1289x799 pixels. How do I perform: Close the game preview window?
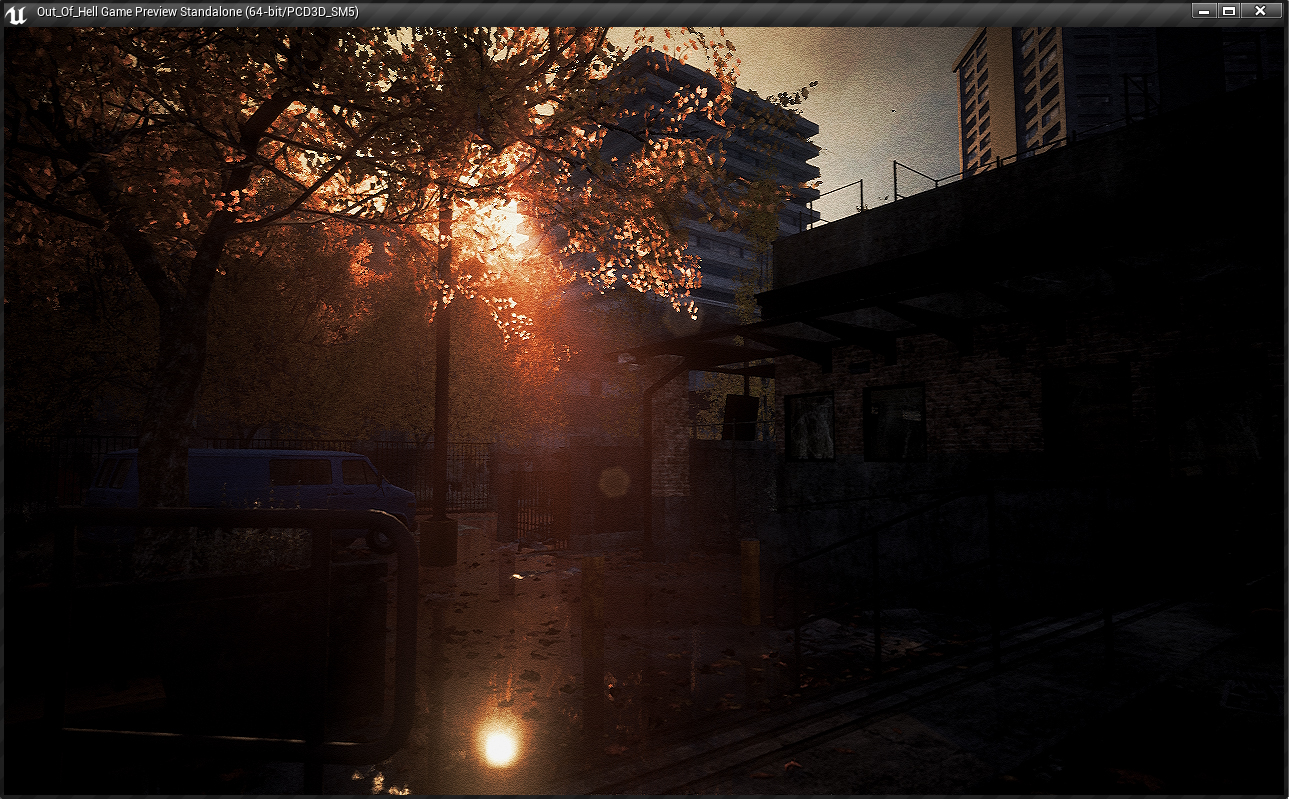click(1260, 11)
